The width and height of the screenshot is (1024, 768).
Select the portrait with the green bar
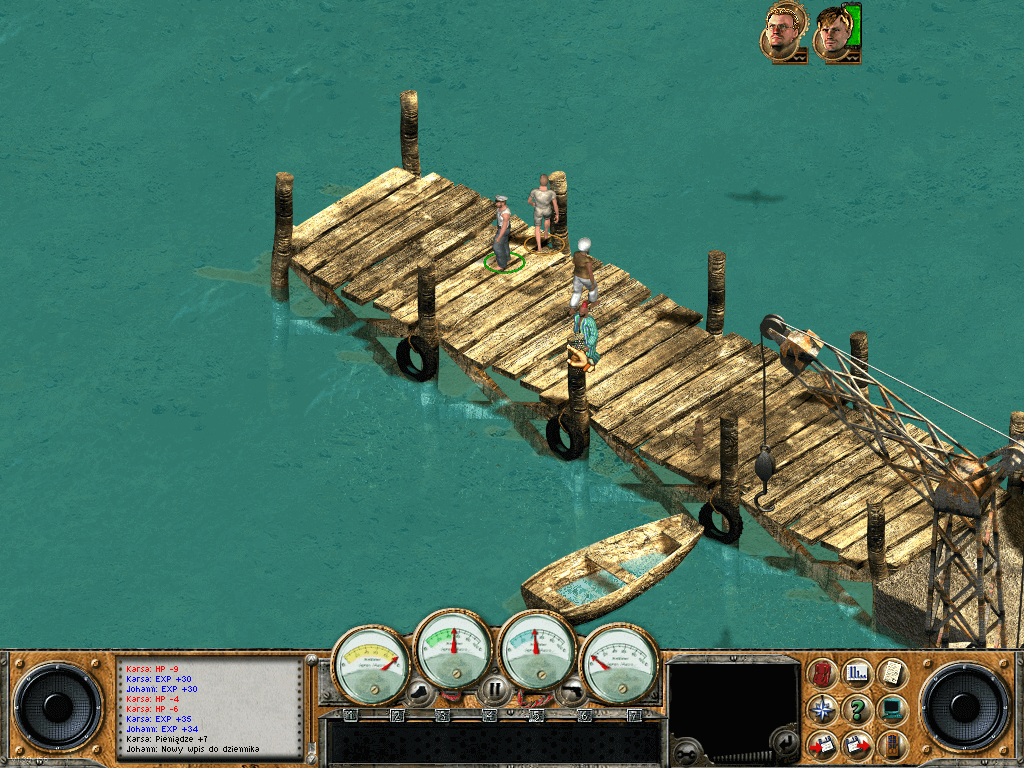coord(836,34)
